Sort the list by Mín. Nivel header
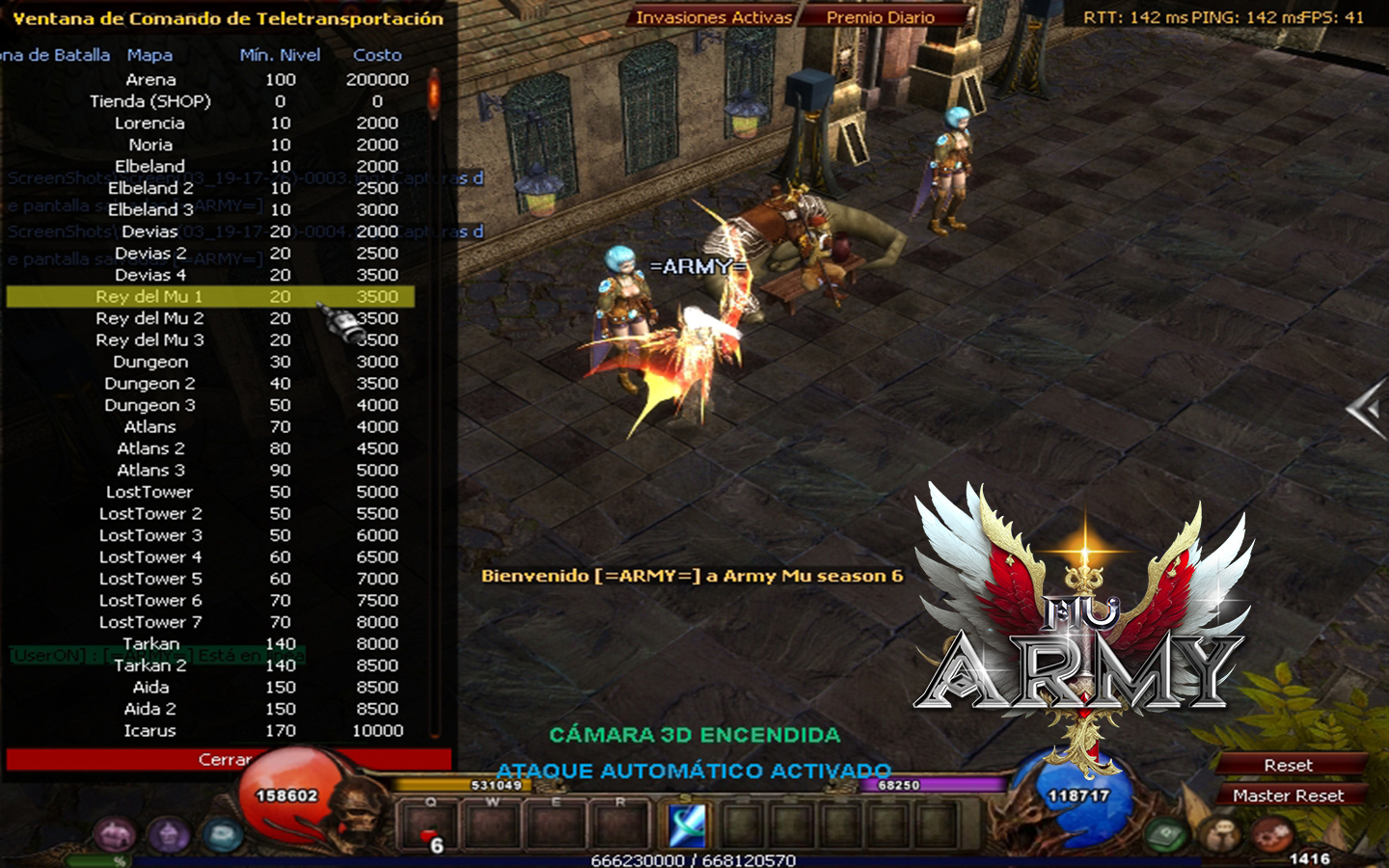Screen dimensions: 1389x868 click(x=280, y=55)
